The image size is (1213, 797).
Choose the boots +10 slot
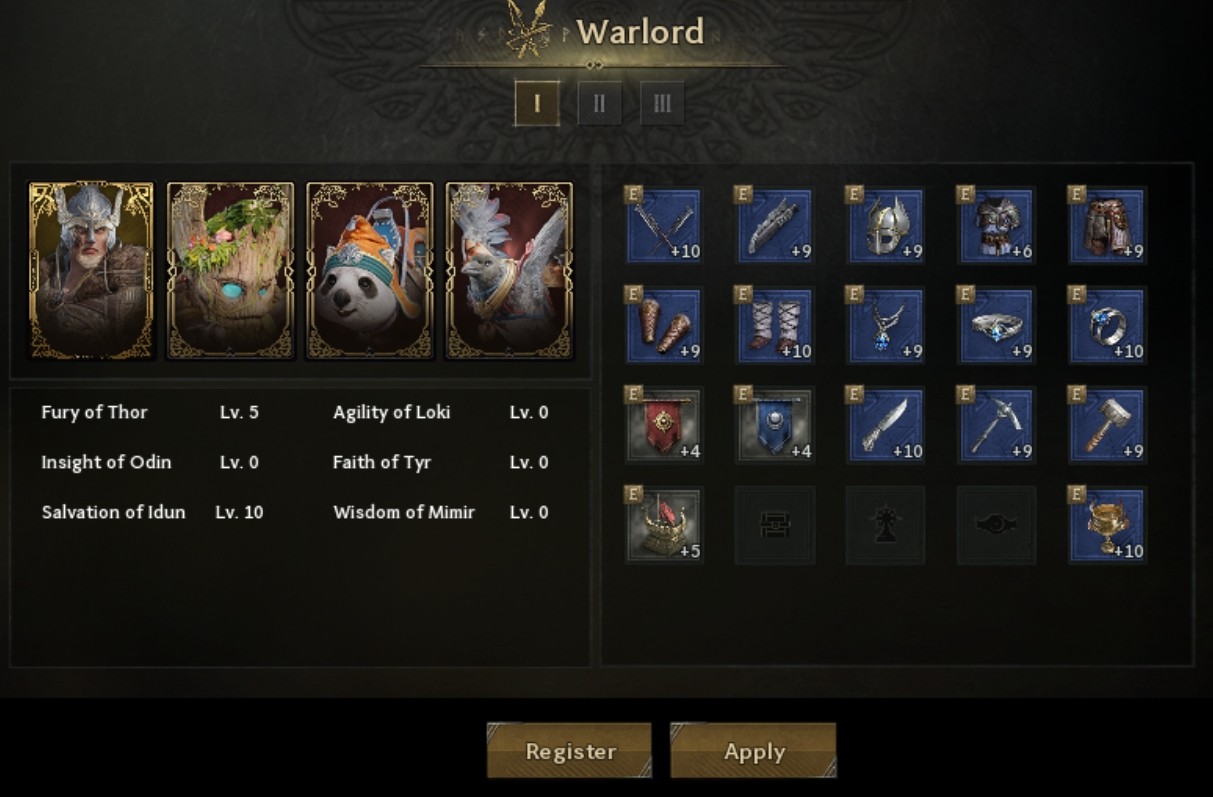[x=775, y=326]
